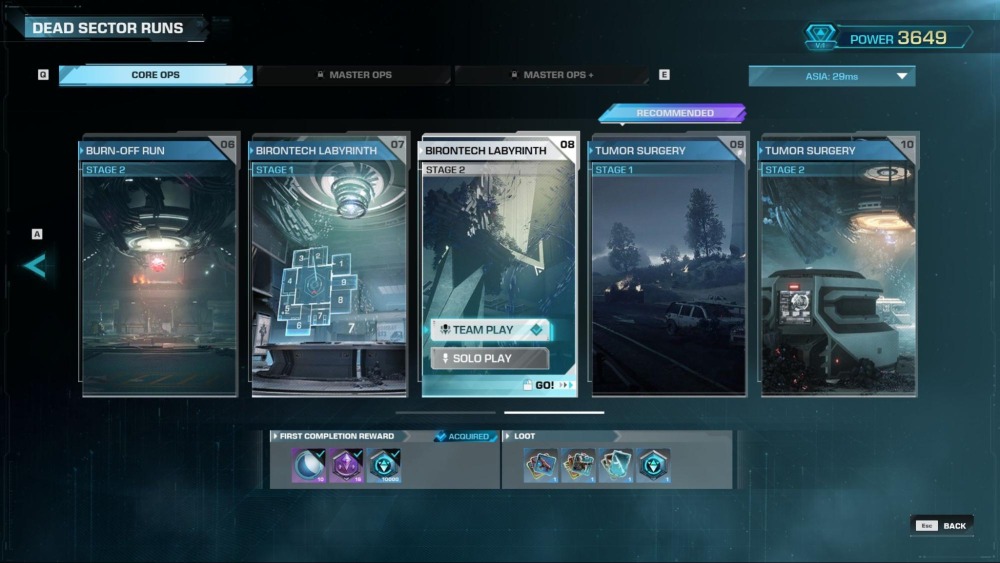Inspect the purple crystal first completion reward
The width and height of the screenshot is (1000, 563).
(345, 465)
